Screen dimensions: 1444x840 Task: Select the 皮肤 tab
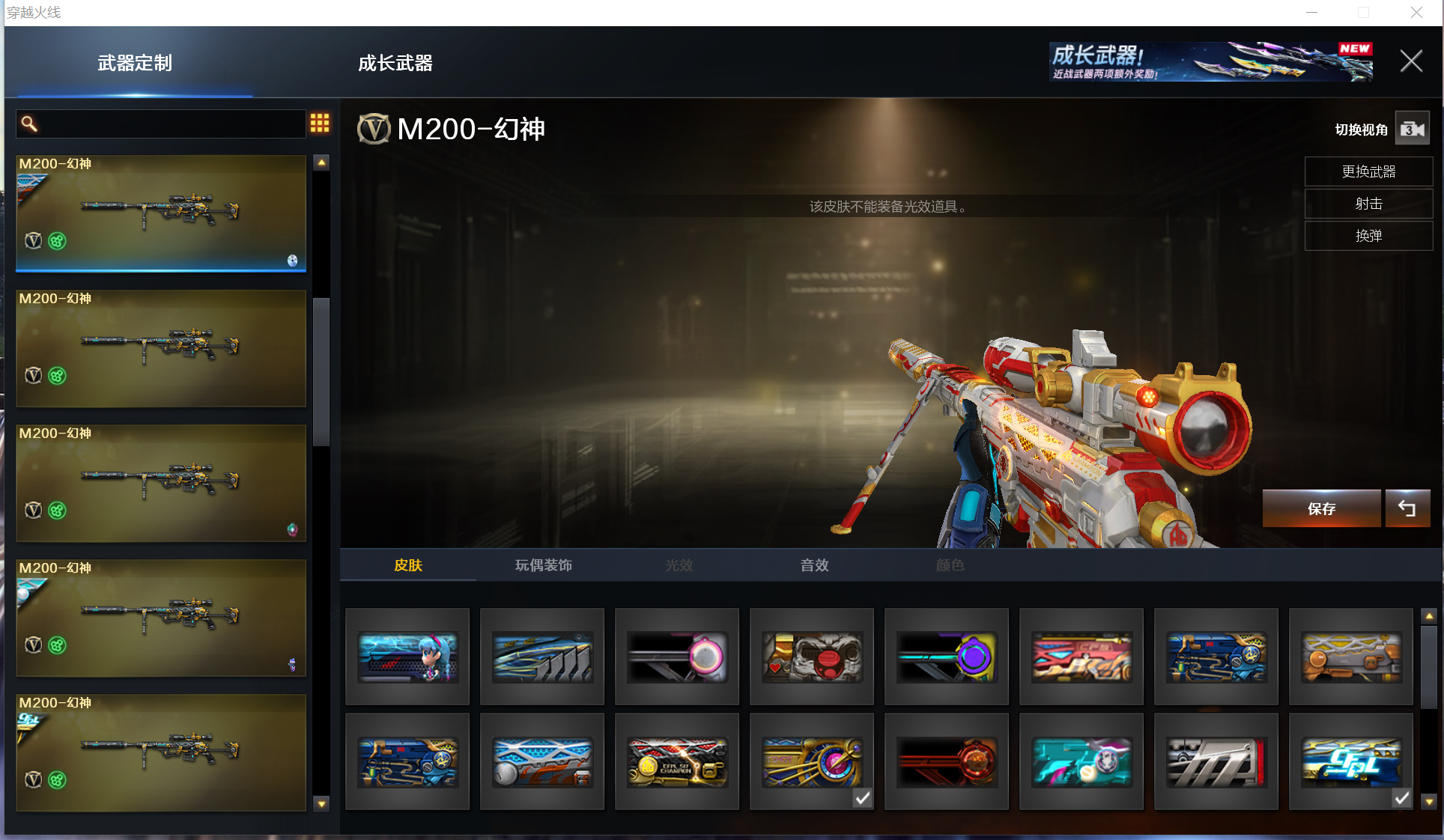pyautogui.click(x=408, y=565)
